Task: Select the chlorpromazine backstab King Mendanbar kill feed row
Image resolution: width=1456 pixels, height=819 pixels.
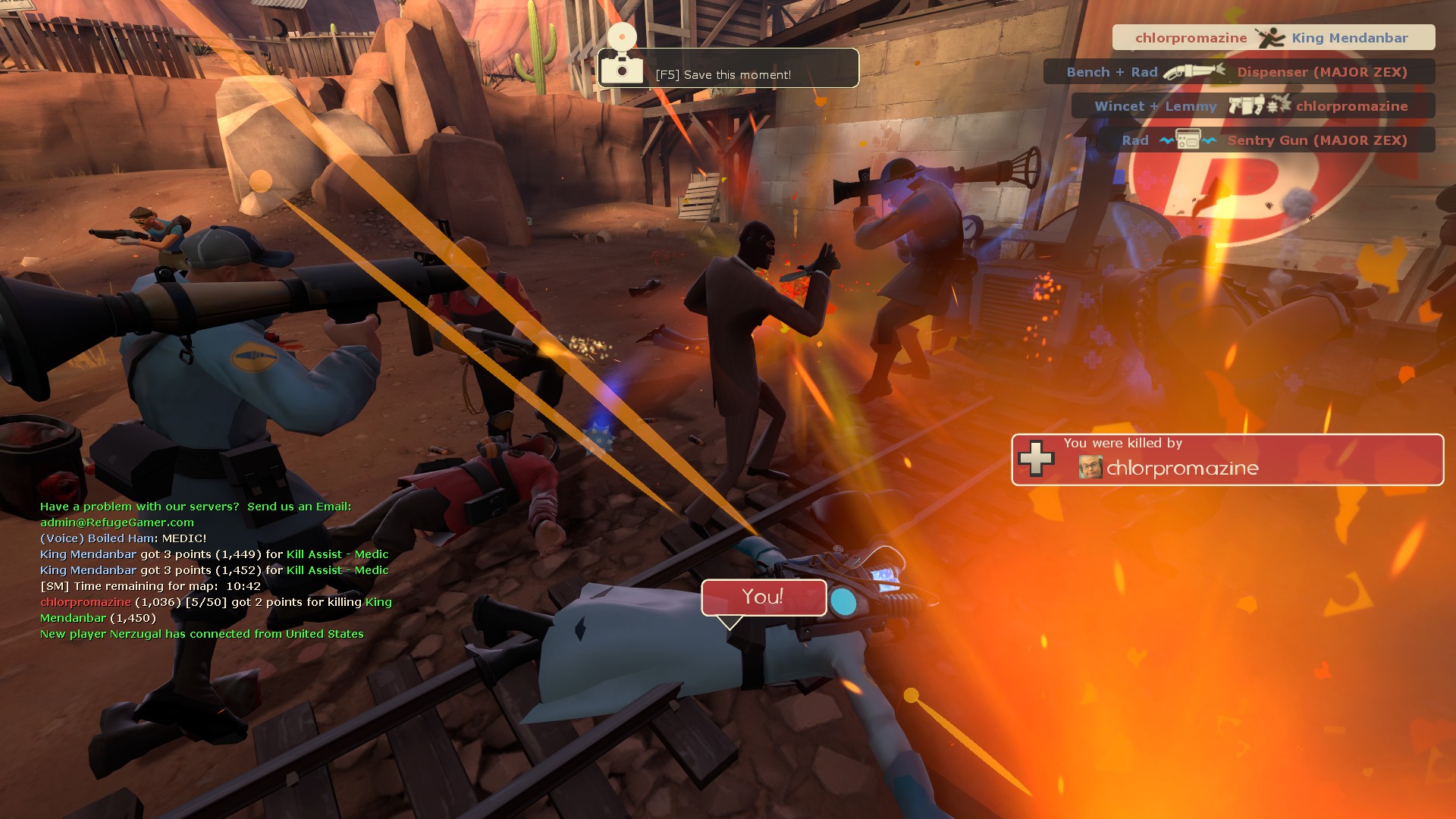Action: [1273, 38]
